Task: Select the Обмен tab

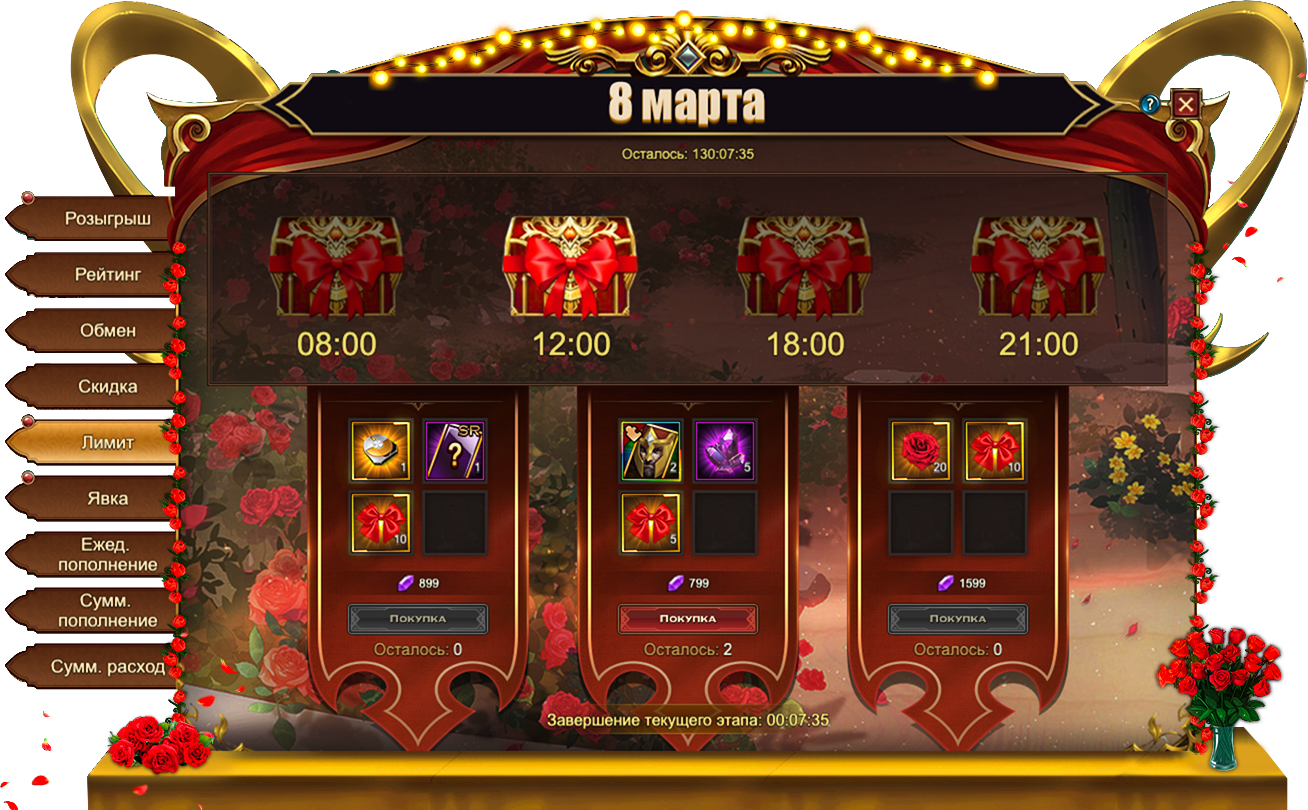Action: [x=107, y=330]
